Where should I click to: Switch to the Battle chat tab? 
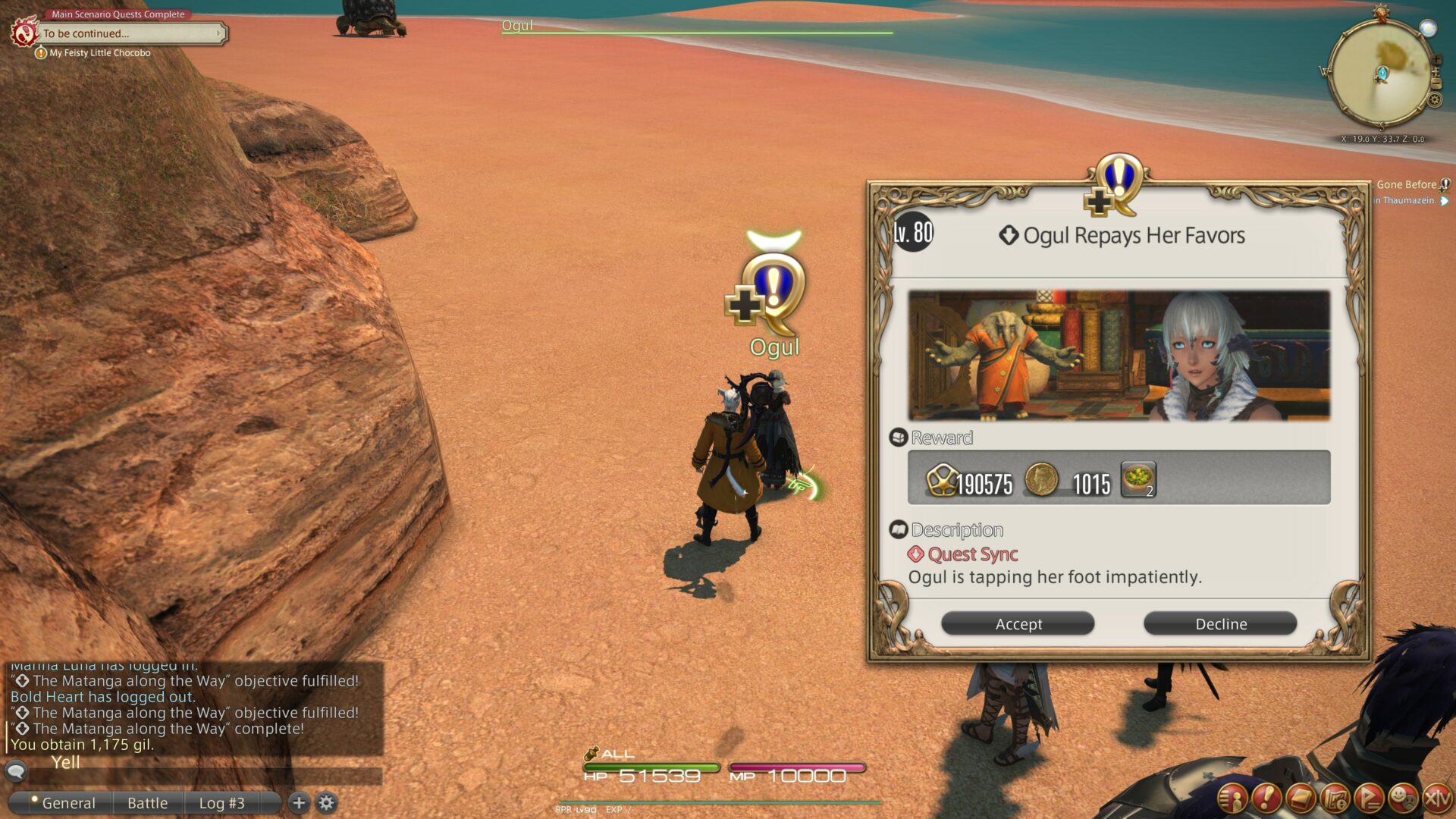click(147, 802)
